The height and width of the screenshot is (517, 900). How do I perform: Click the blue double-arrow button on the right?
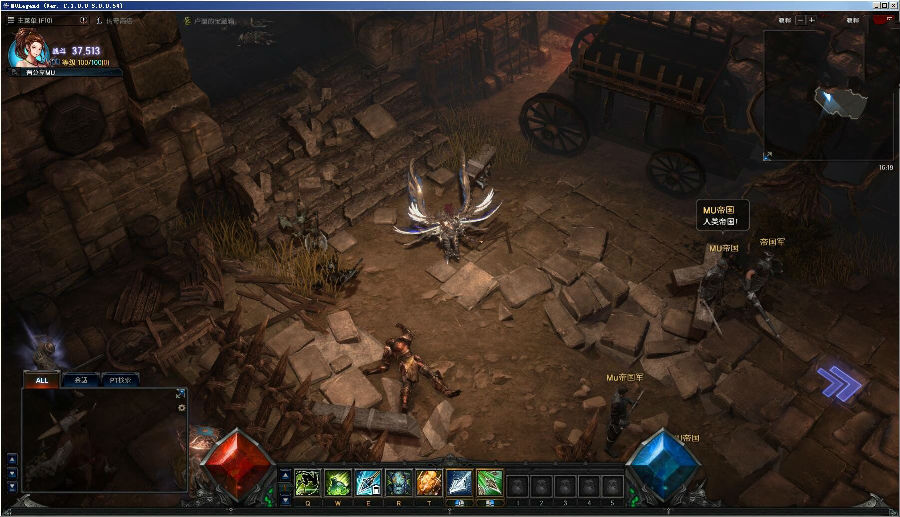pos(838,384)
